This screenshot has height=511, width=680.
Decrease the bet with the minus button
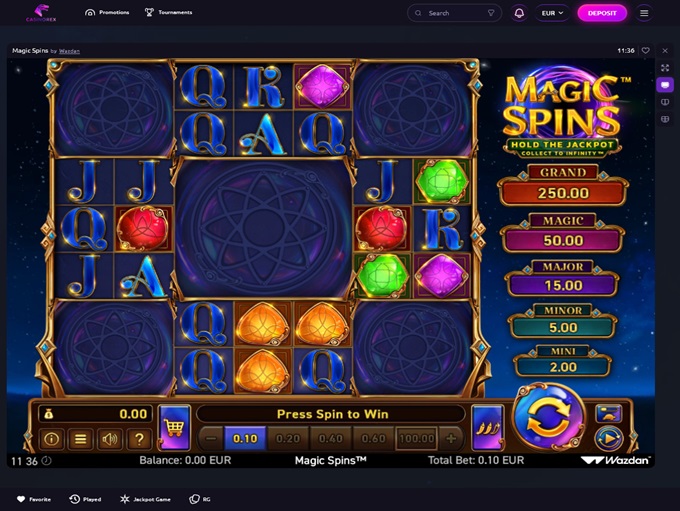pyautogui.click(x=211, y=438)
